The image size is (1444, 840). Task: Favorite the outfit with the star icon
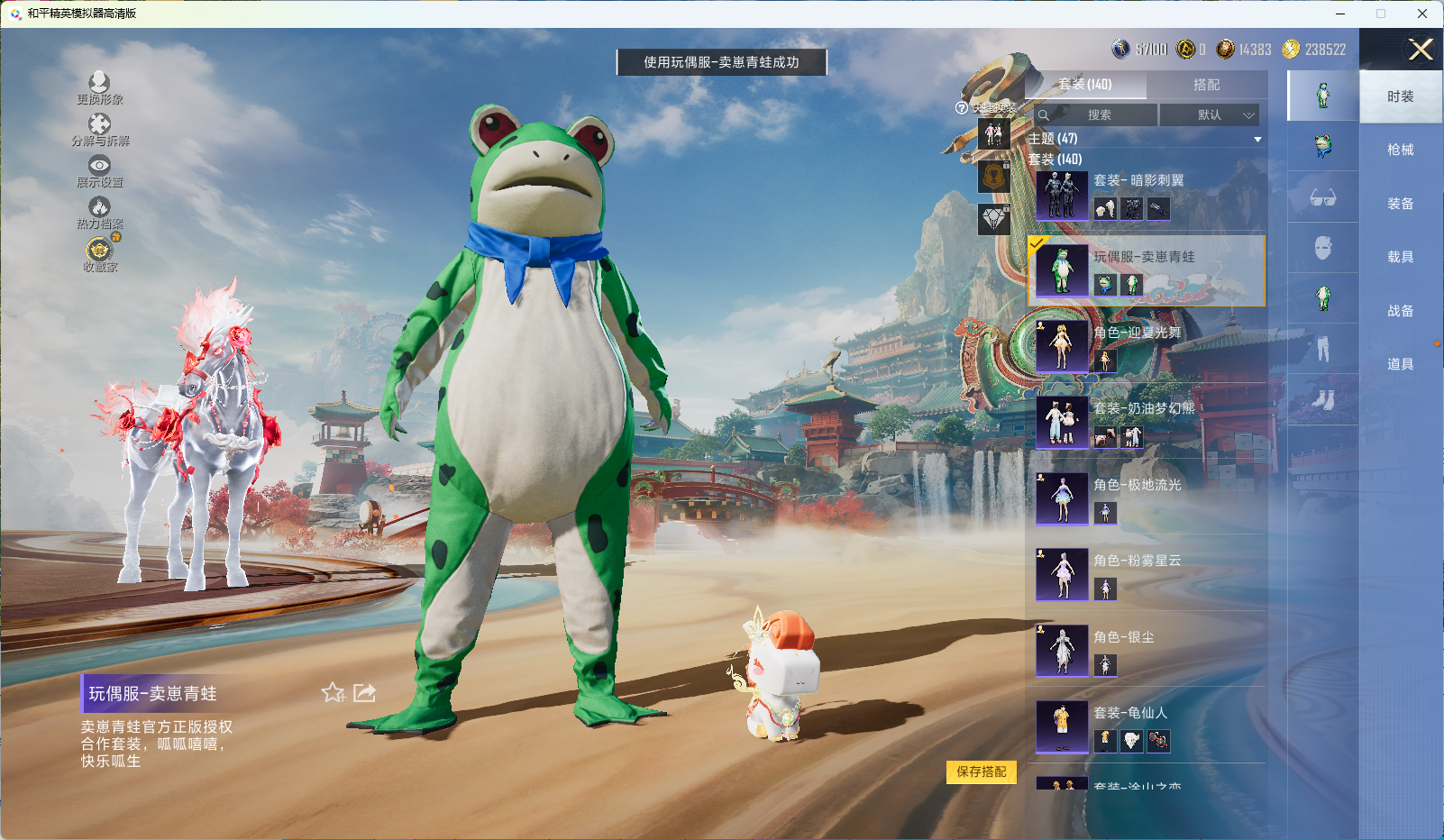334,692
